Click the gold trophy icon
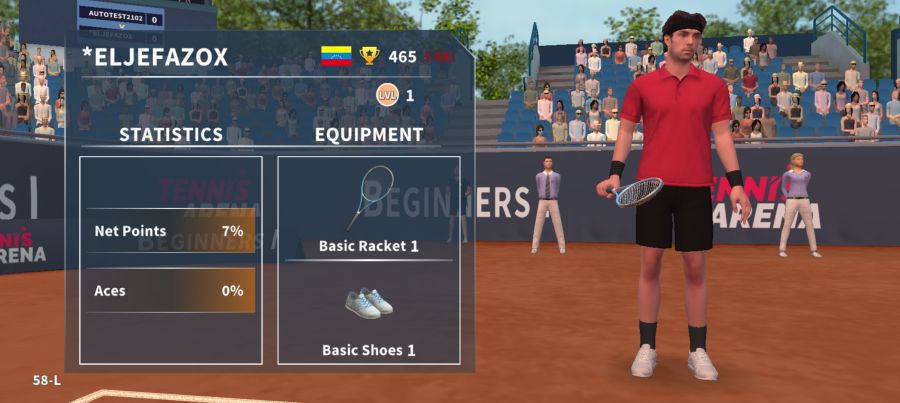This screenshot has width=900, height=403. [x=370, y=56]
